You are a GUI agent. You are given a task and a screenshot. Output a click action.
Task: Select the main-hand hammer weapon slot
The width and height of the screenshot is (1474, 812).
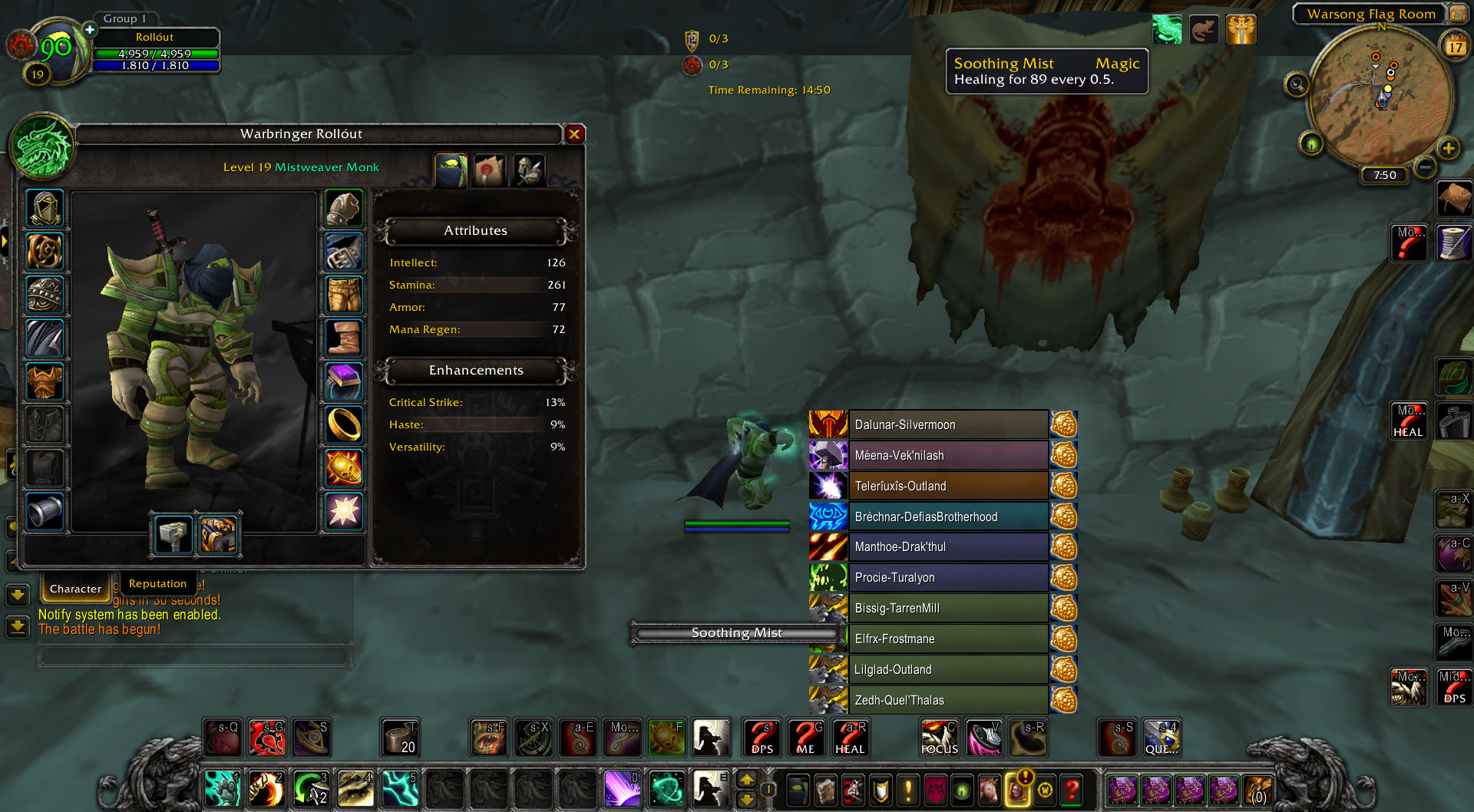174,534
